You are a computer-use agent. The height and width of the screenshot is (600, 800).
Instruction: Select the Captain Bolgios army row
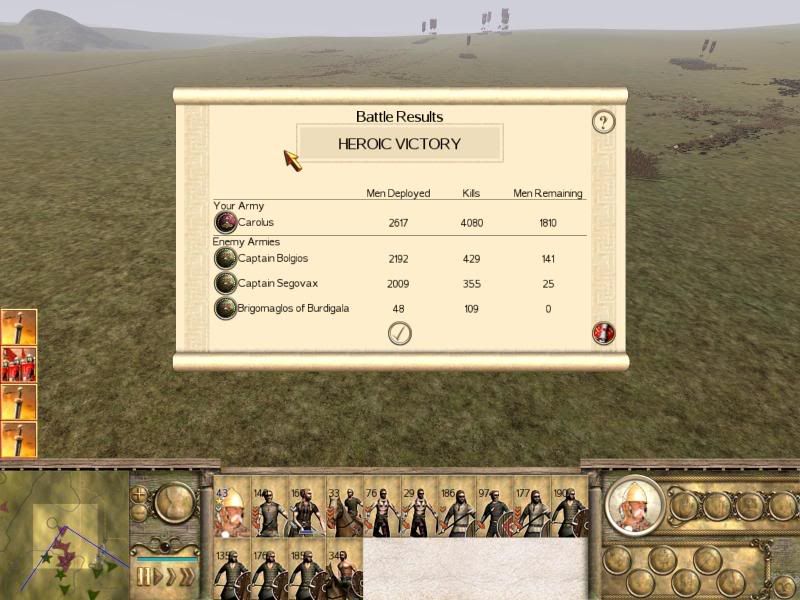[x=273, y=259]
